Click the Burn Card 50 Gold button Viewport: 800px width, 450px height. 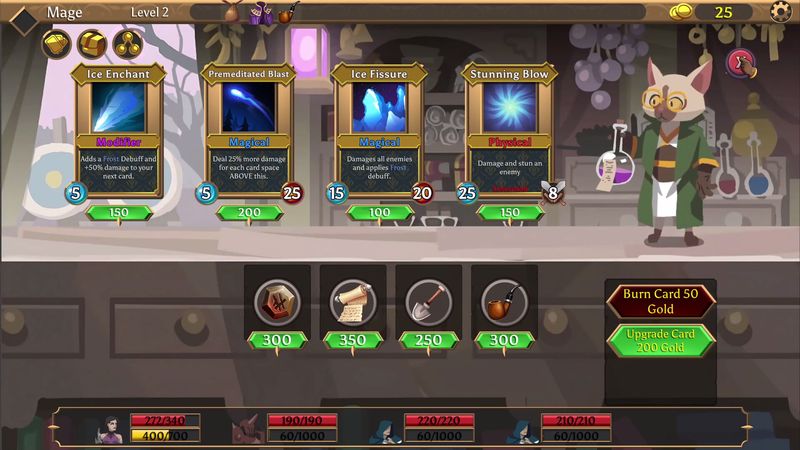(661, 301)
